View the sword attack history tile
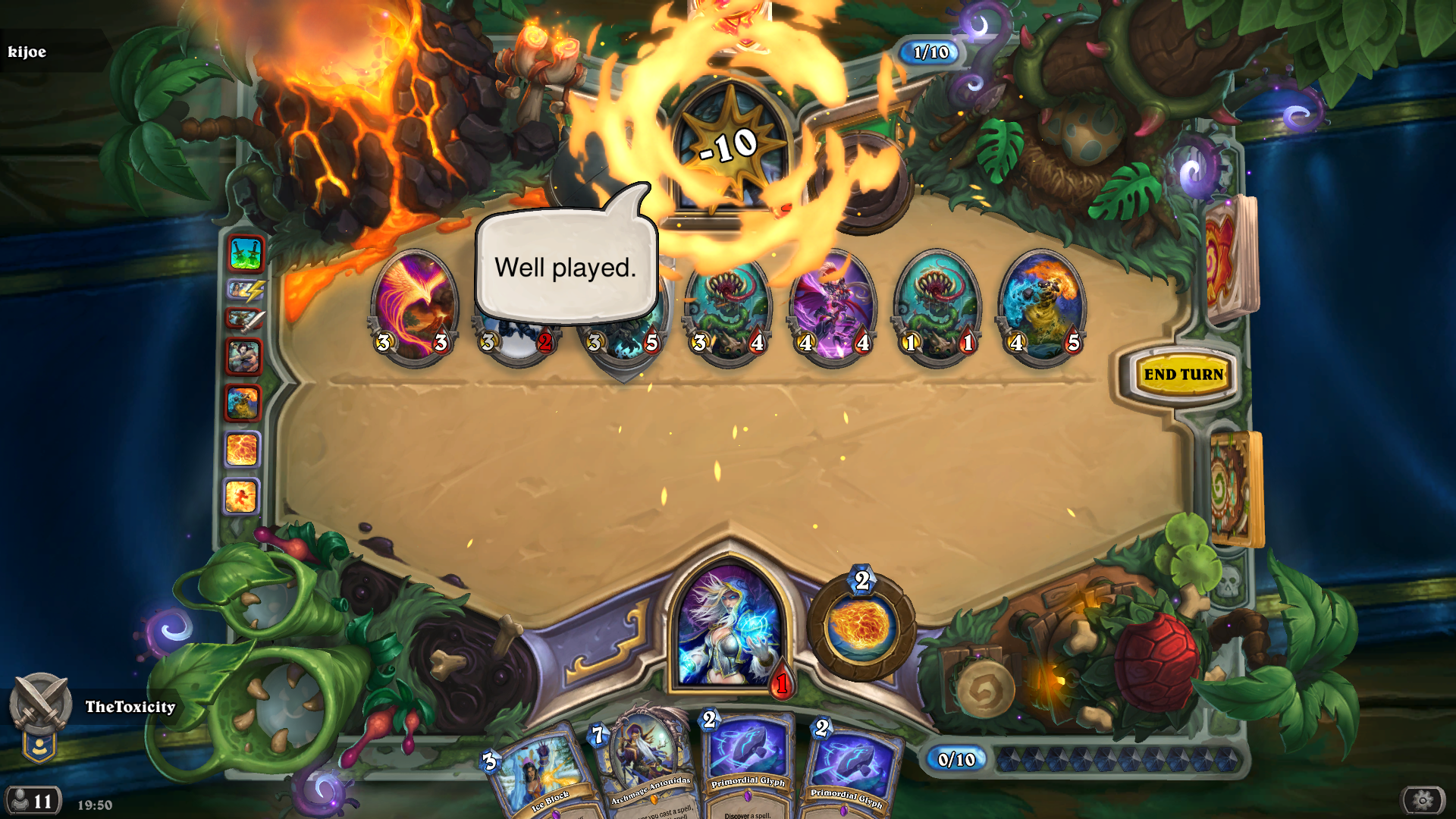 tap(245, 319)
